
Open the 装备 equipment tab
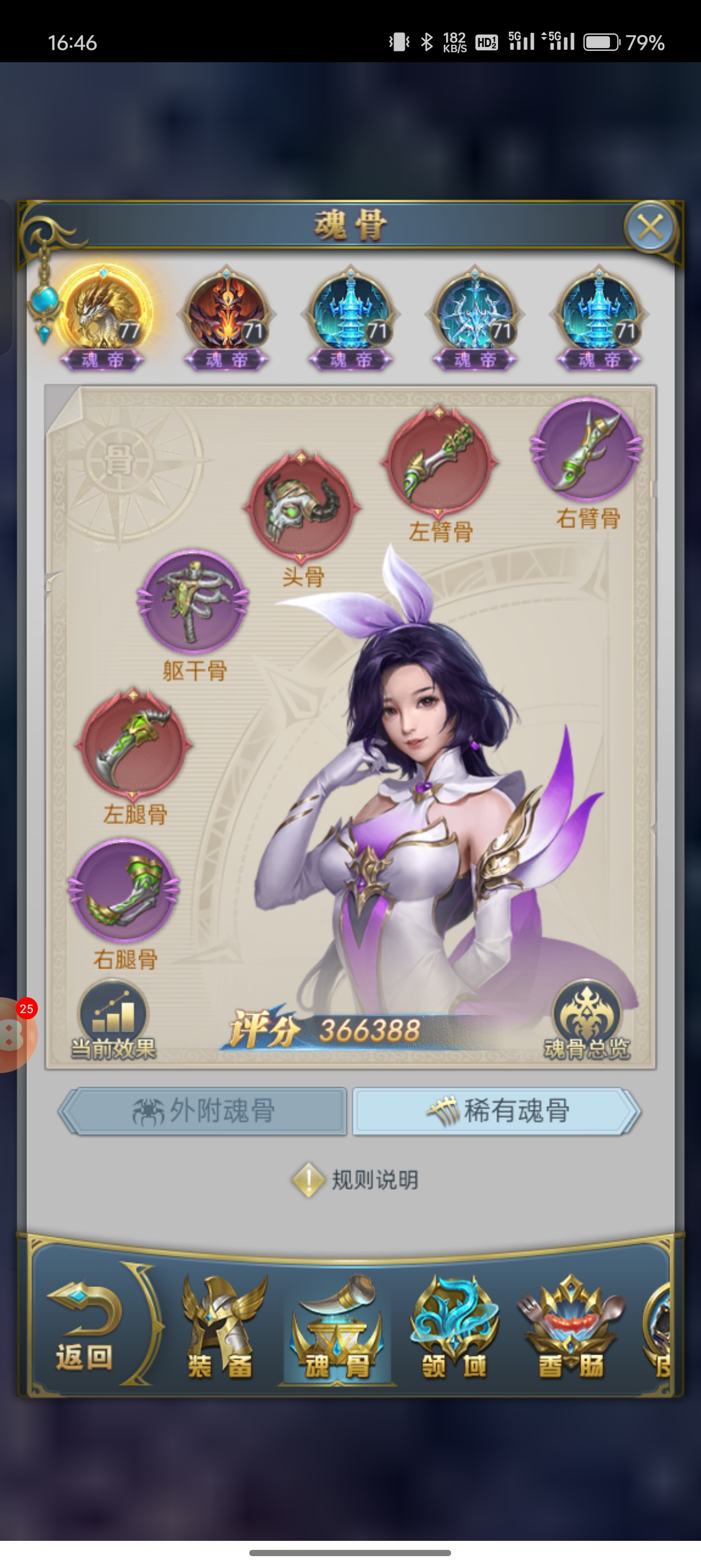tap(220, 1328)
